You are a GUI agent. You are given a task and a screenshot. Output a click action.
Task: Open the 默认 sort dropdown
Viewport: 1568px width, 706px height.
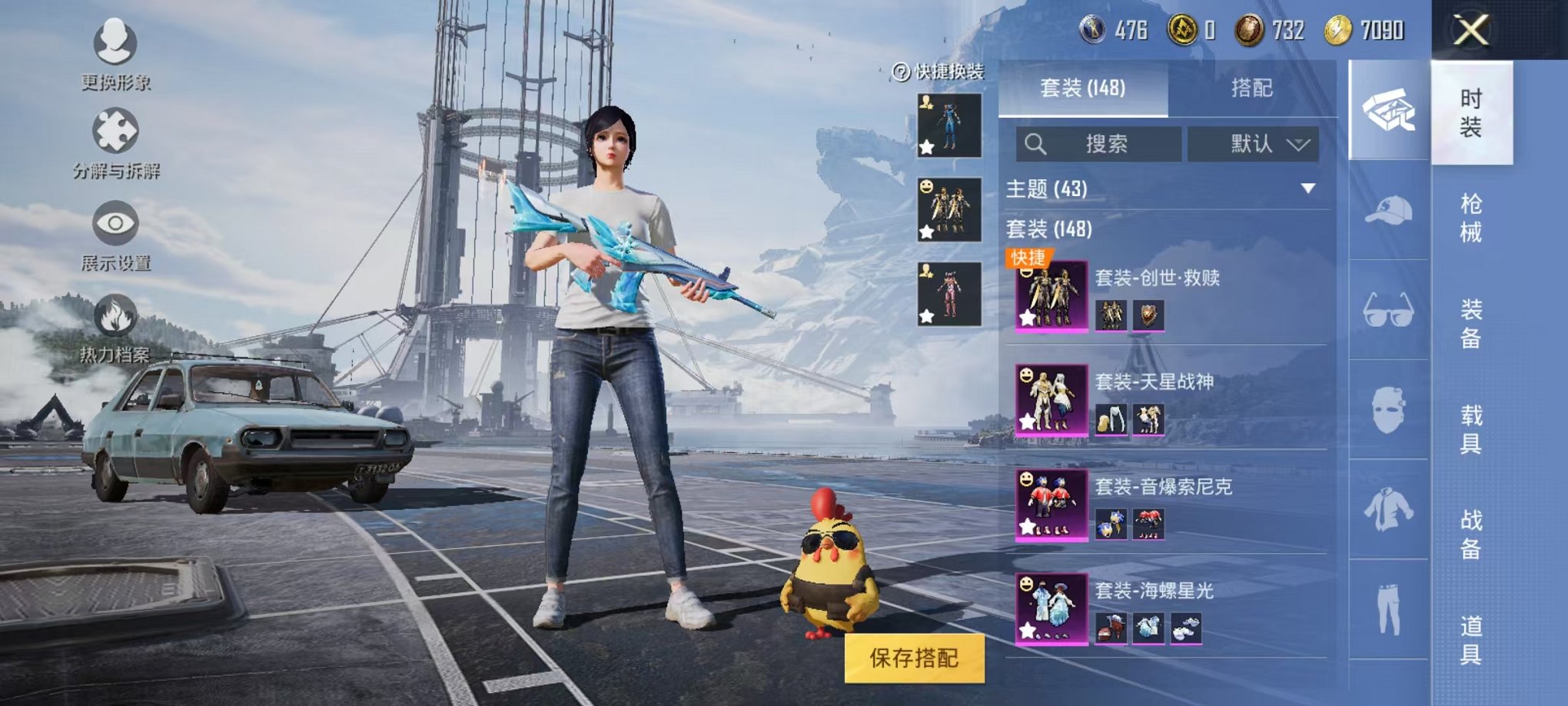pyautogui.click(x=1254, y=144)
